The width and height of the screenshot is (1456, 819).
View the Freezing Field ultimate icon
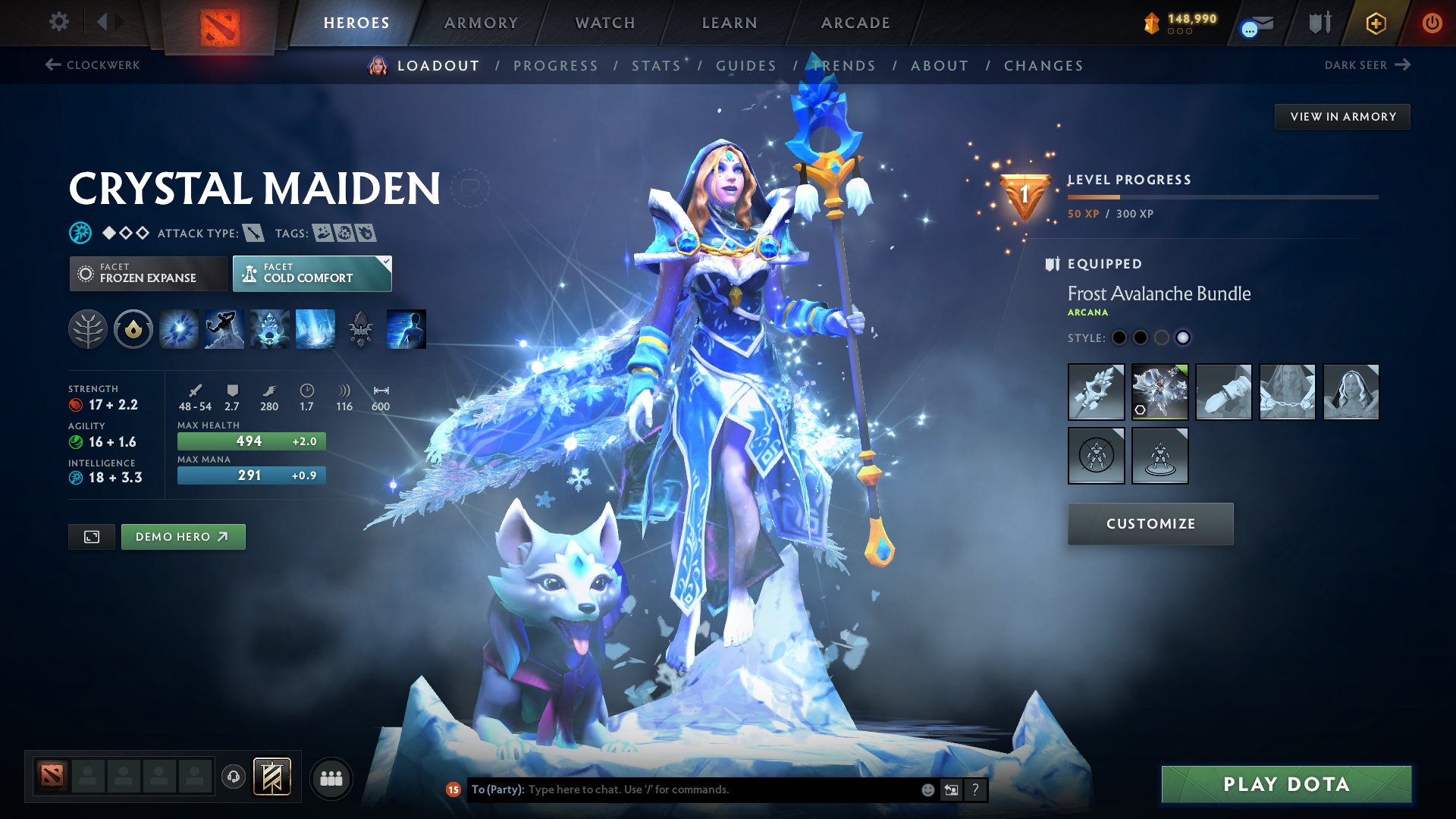[x=315, y=328]
